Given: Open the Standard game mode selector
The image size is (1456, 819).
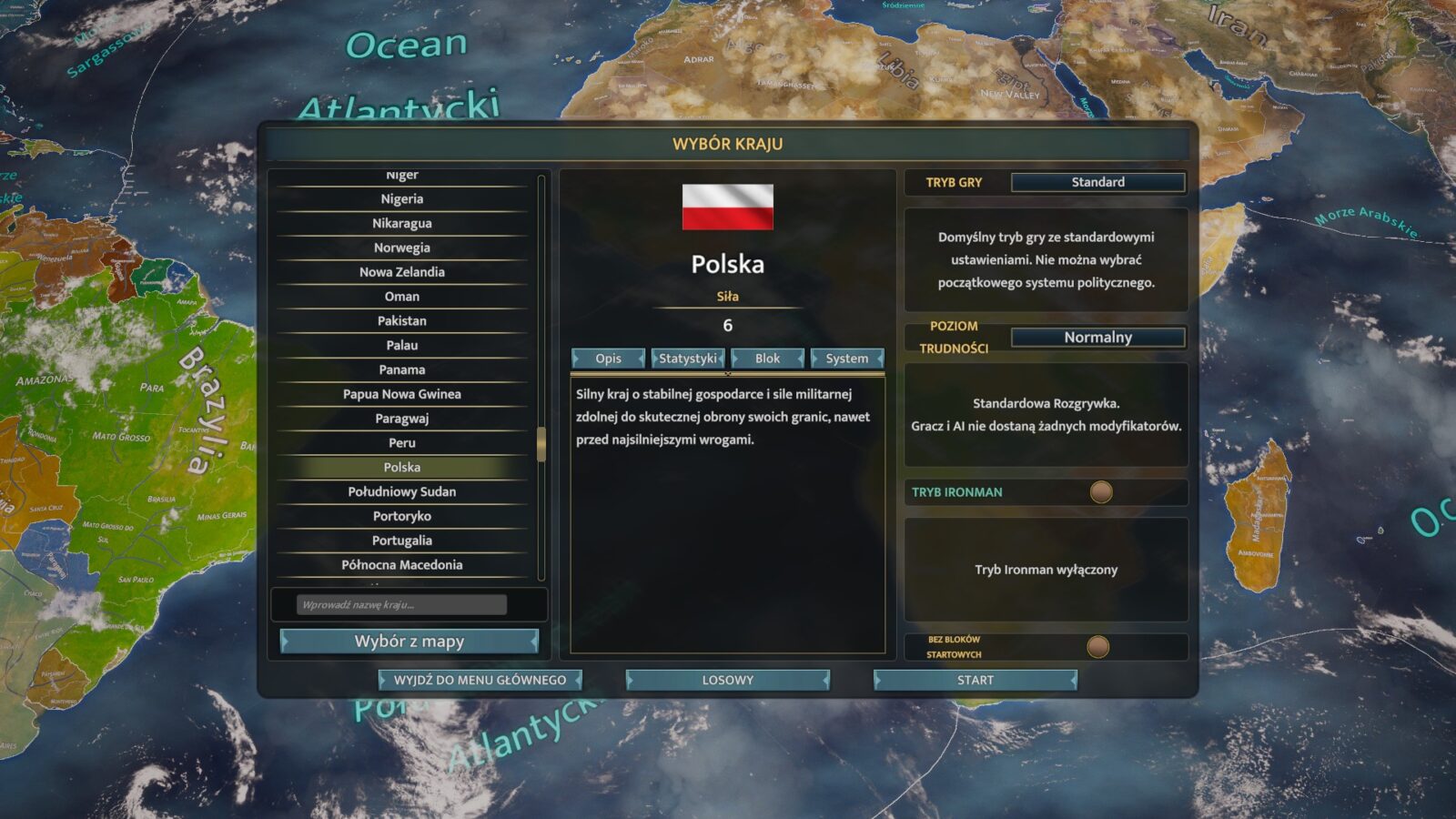Looking at the screenshot, I should point(1097,182).
